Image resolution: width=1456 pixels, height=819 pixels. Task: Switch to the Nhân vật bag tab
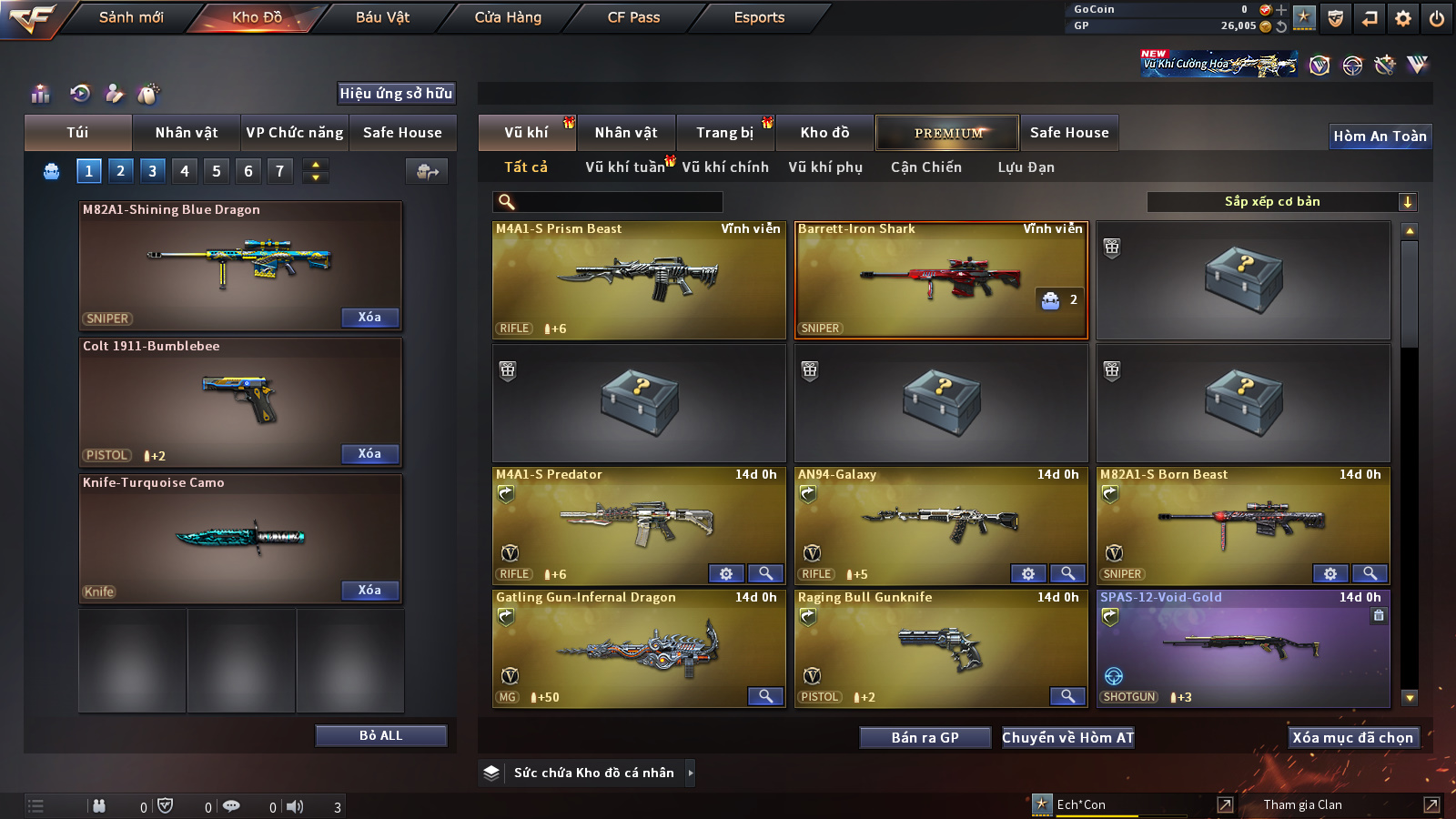click(186, 133)
